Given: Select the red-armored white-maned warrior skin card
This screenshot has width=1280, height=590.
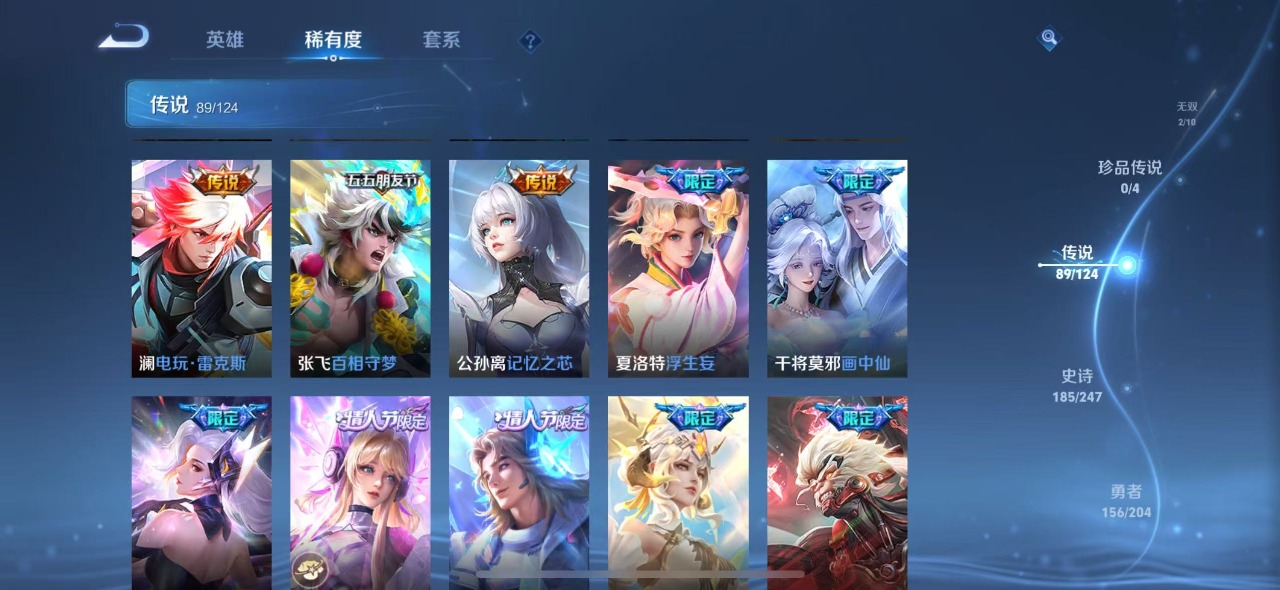Looking at the screenshot, I should [x=837, y=492].
